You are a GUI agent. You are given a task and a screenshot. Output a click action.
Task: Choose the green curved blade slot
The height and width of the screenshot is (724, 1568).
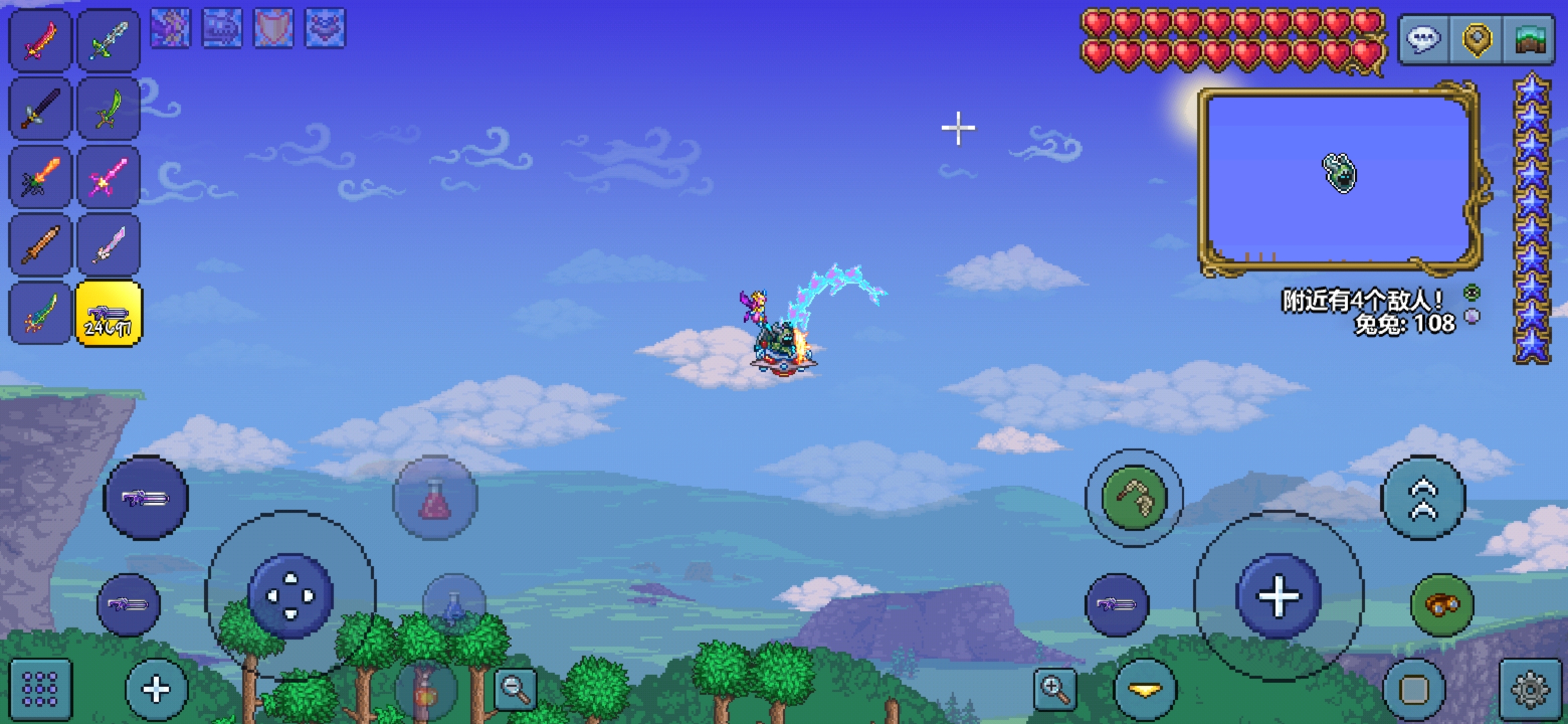coord(109,109)
